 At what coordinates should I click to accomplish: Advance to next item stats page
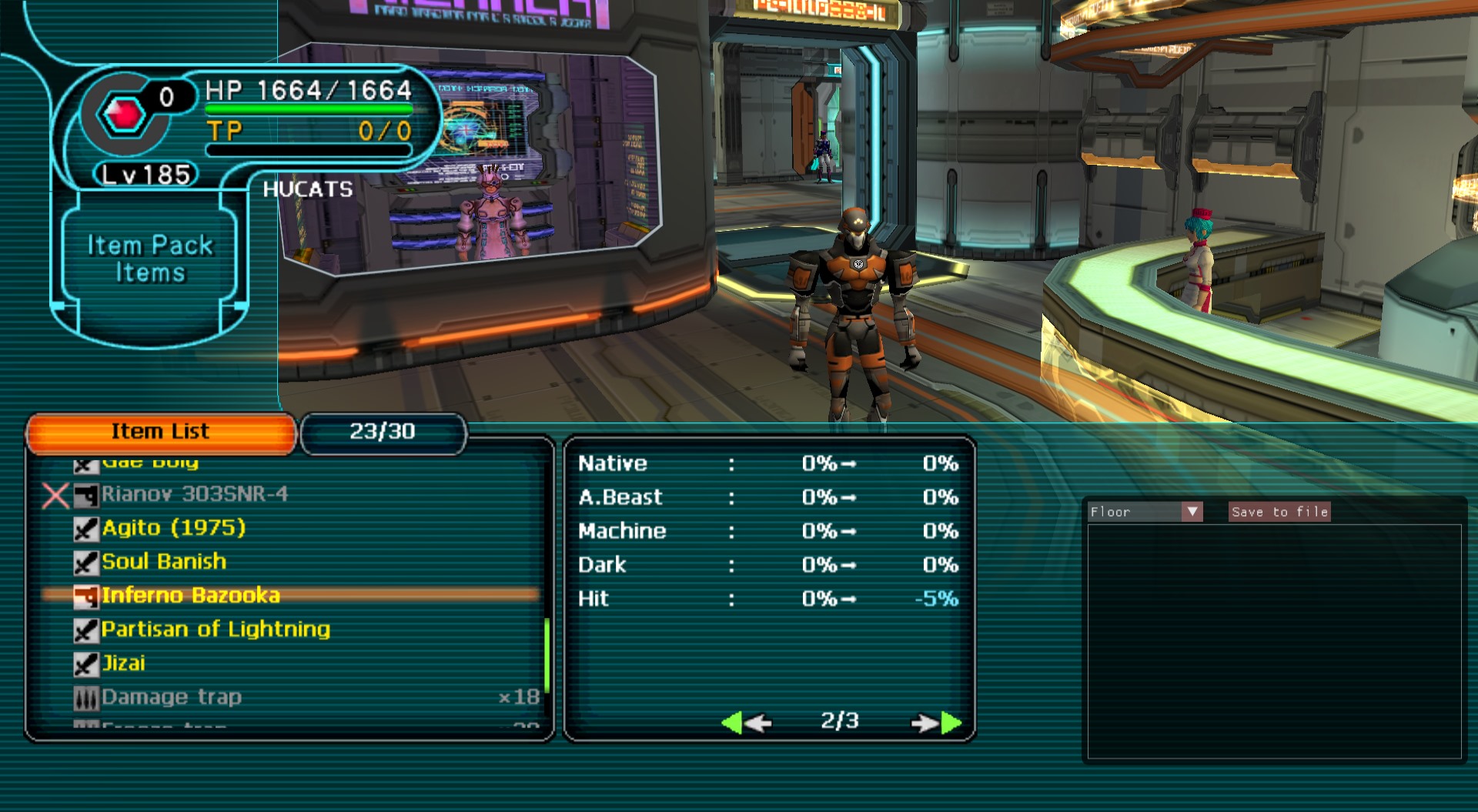tap(936, 723)
